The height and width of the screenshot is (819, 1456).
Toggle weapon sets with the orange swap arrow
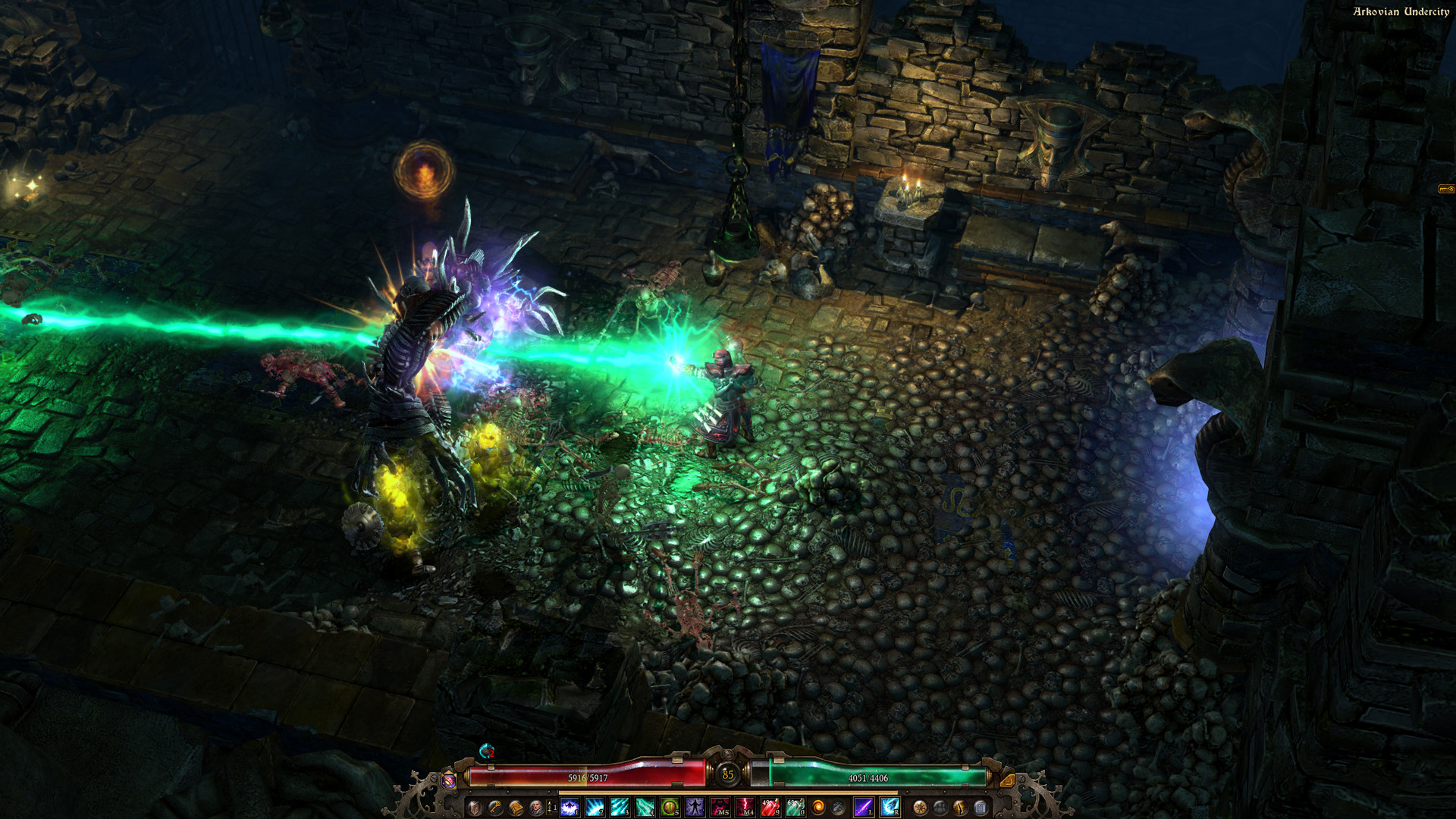1006,780
